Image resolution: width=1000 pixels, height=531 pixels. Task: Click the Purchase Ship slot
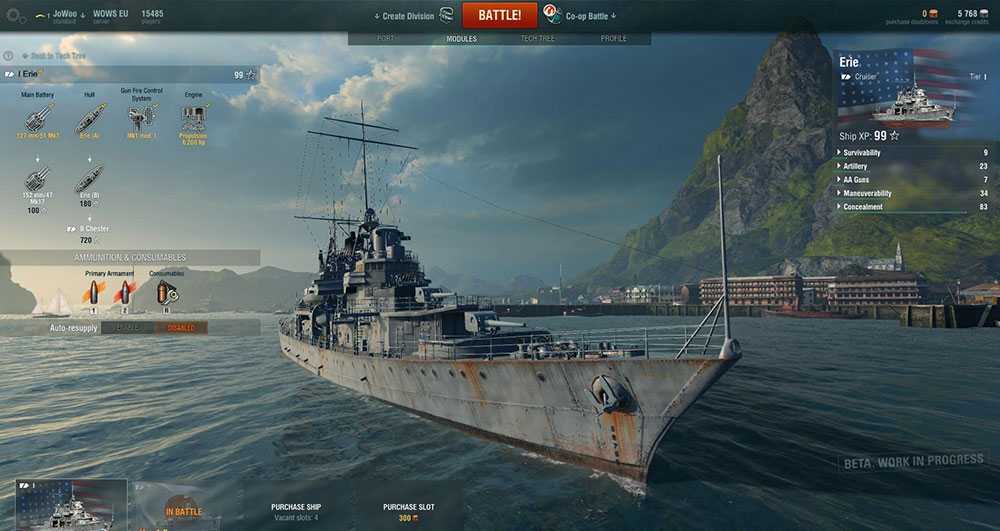coord(295,511)
